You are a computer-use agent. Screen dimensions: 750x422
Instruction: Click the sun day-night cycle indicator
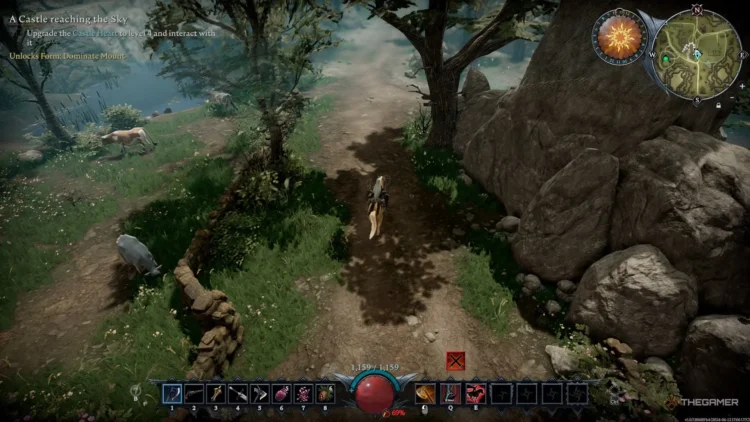coord(621,39)
